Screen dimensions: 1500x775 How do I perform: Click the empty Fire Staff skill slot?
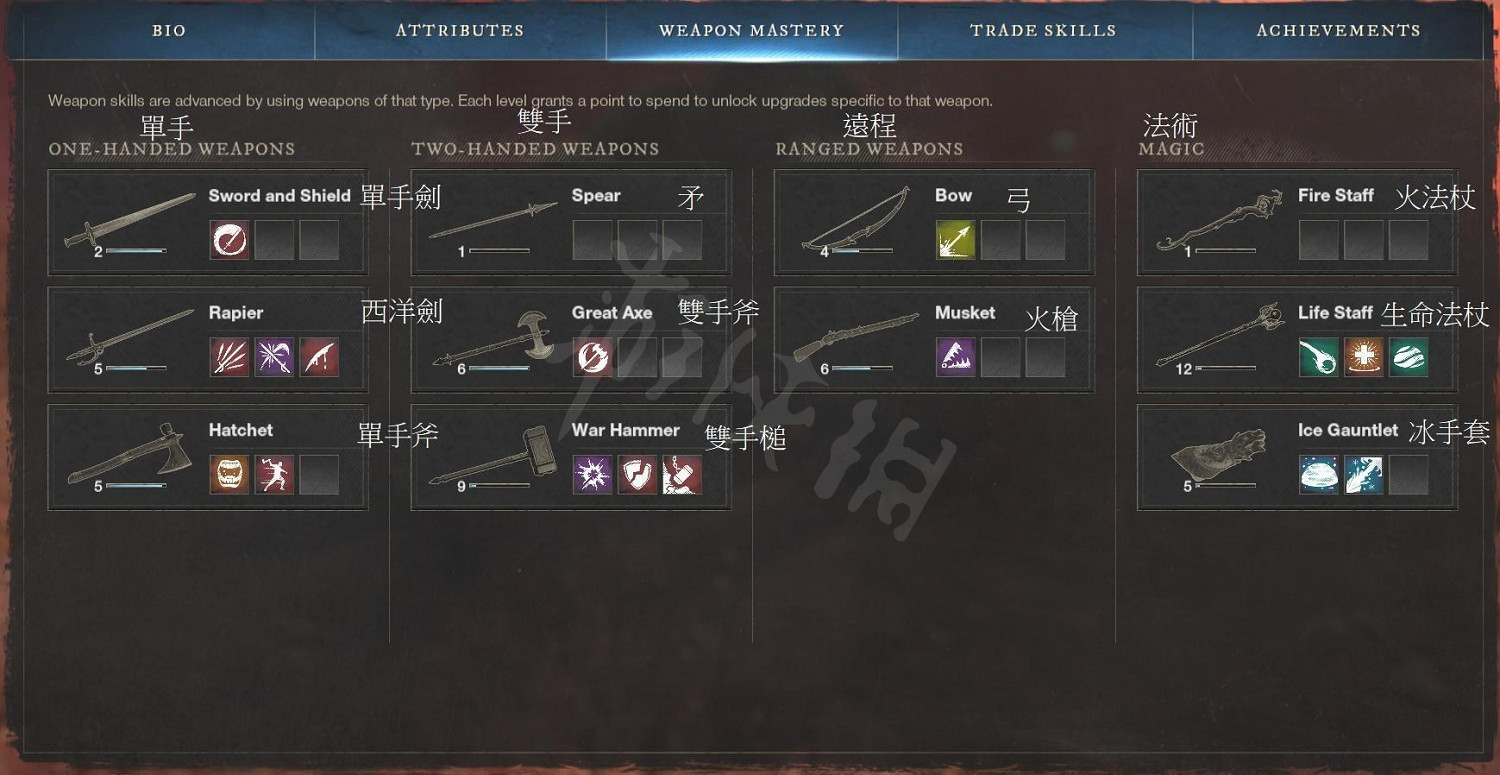click(x=1318, y=240)
